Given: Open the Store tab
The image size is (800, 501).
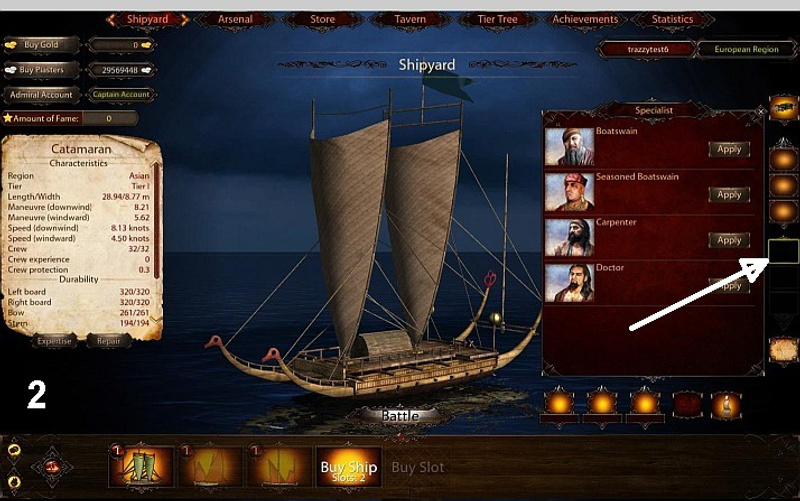Looking at the screenshot, I should [322, 18].
